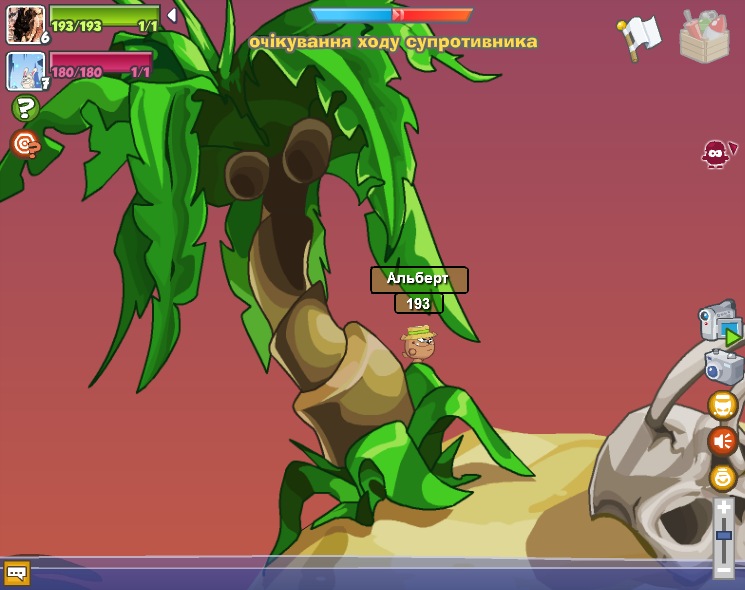
Task: Open the chat with the speech bubble
Action: coord(17,573)
